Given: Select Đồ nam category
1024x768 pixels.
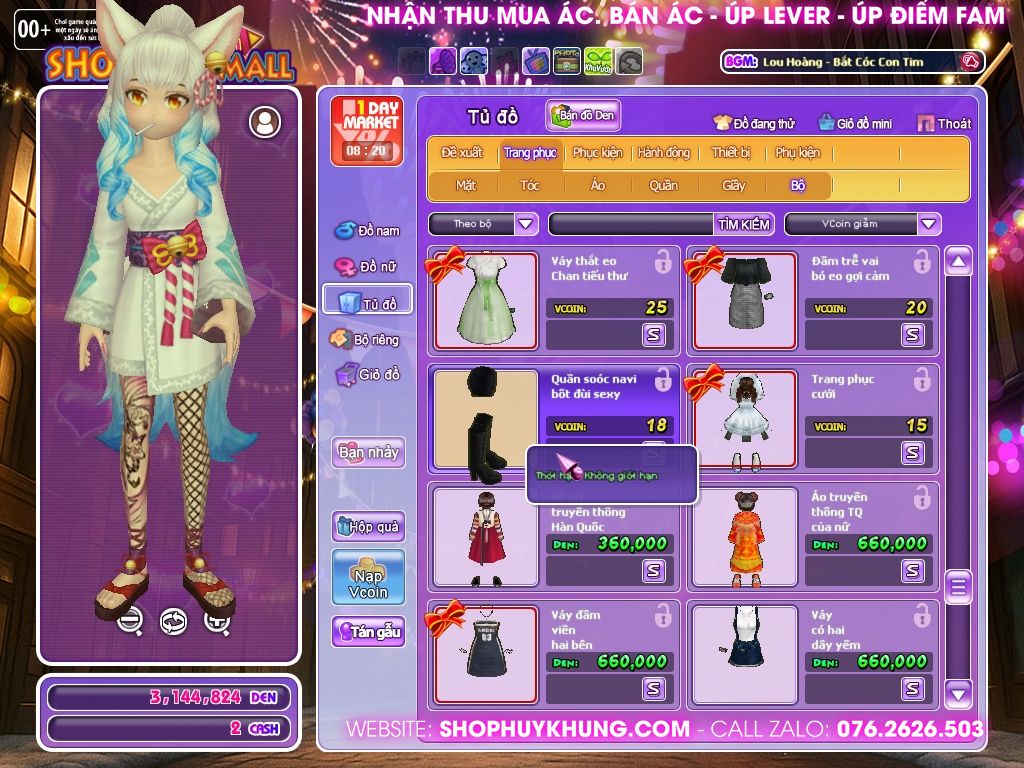Looking at the screenshot, I should tap(368, 231).
